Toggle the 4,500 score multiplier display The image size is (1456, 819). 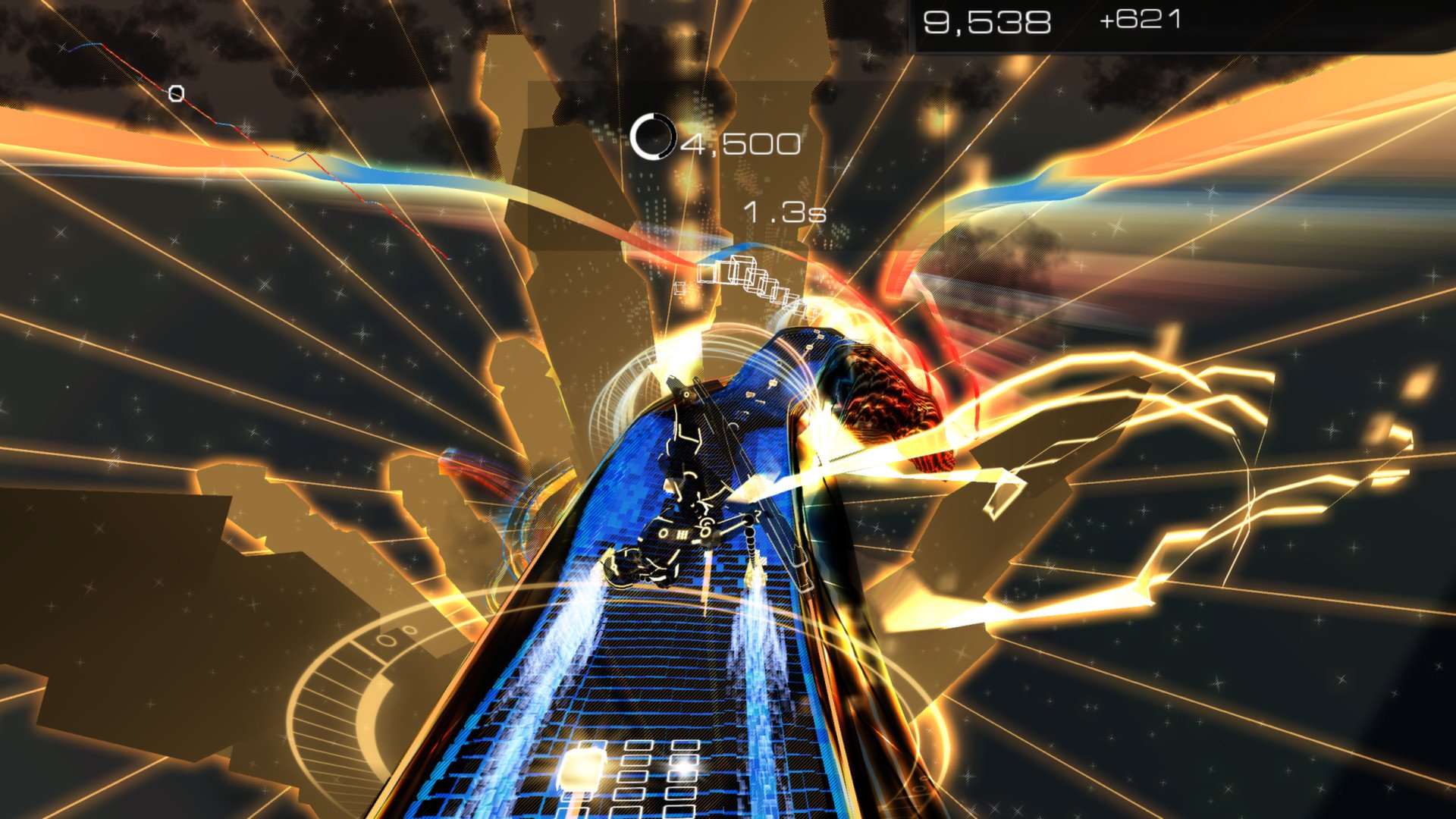click(739, 141)
